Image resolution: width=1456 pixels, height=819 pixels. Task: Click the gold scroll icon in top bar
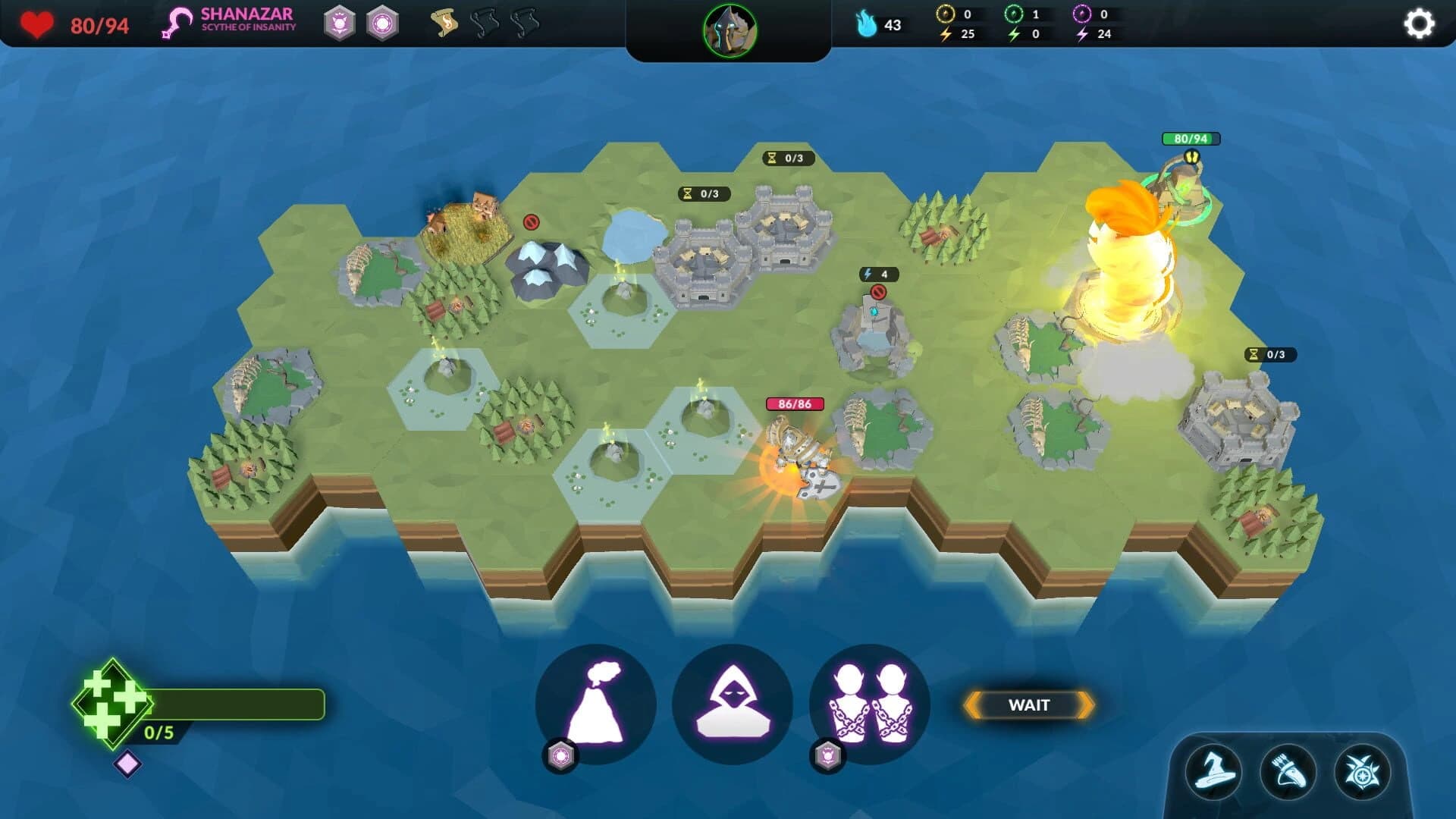tap(444, 23)
